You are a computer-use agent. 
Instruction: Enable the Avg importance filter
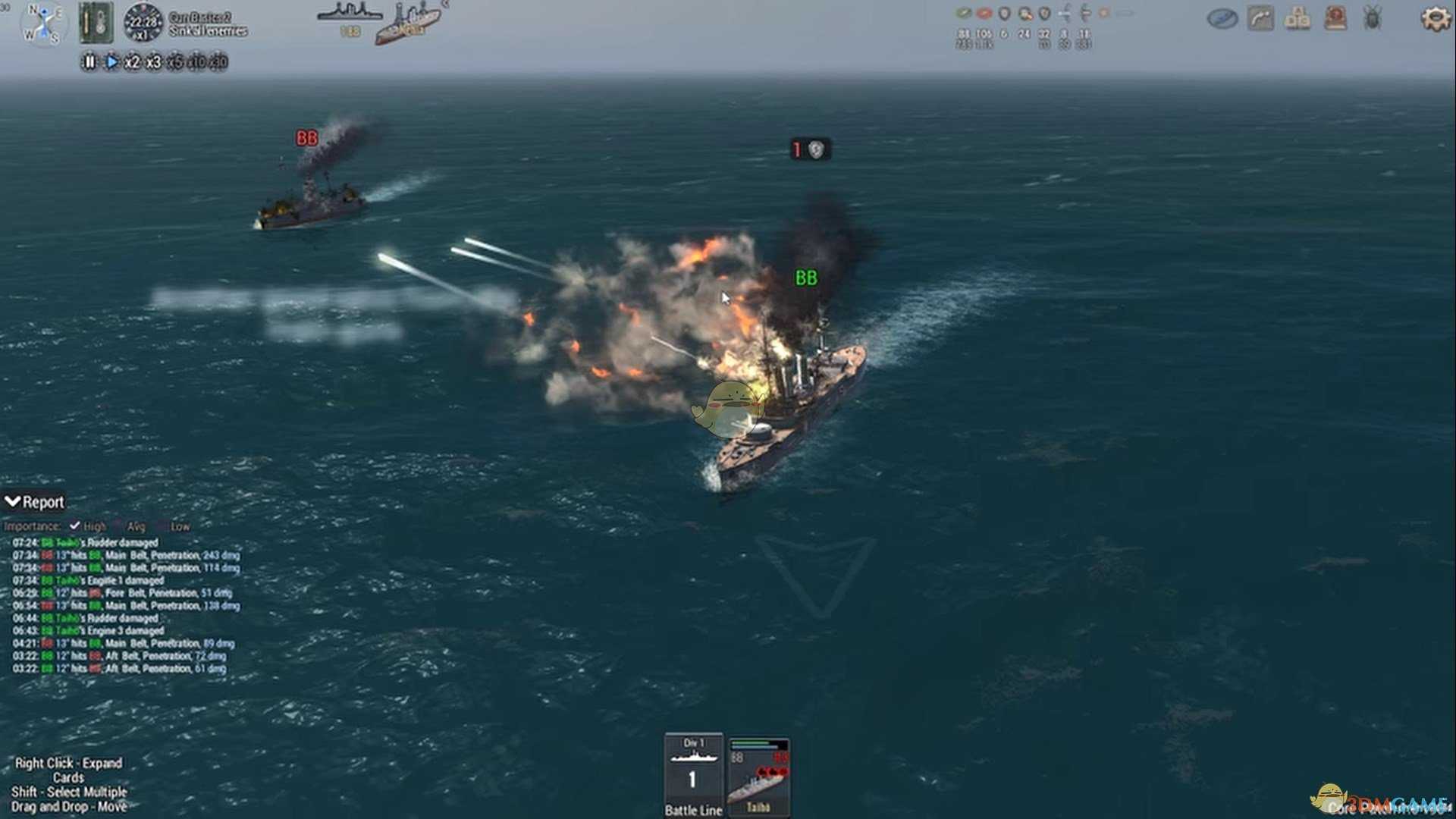118,526
